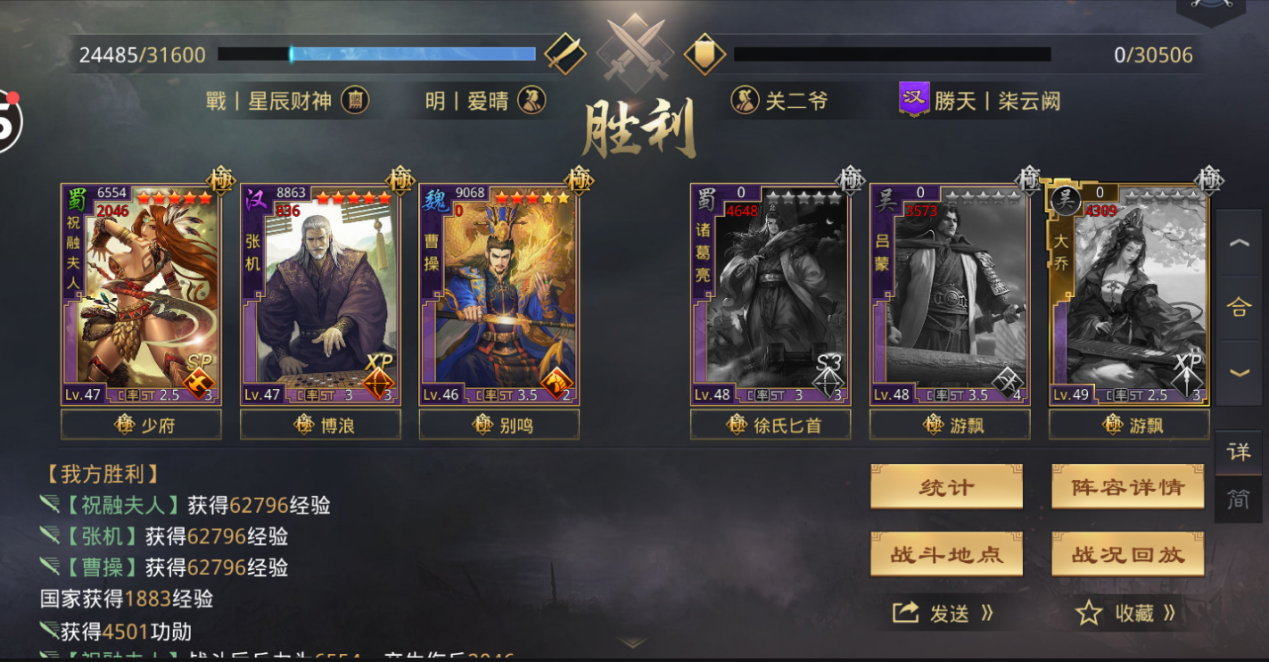Choose the 曹操 hero card
This screenshot has height=662, width=1269.
[x=499, y=294]
